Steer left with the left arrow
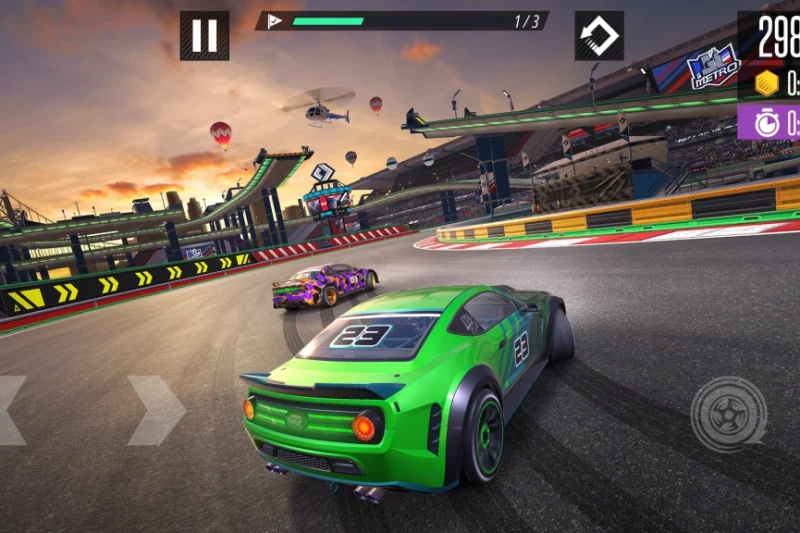Viewport: 800px width, 533px height. [x=10, y=410]
